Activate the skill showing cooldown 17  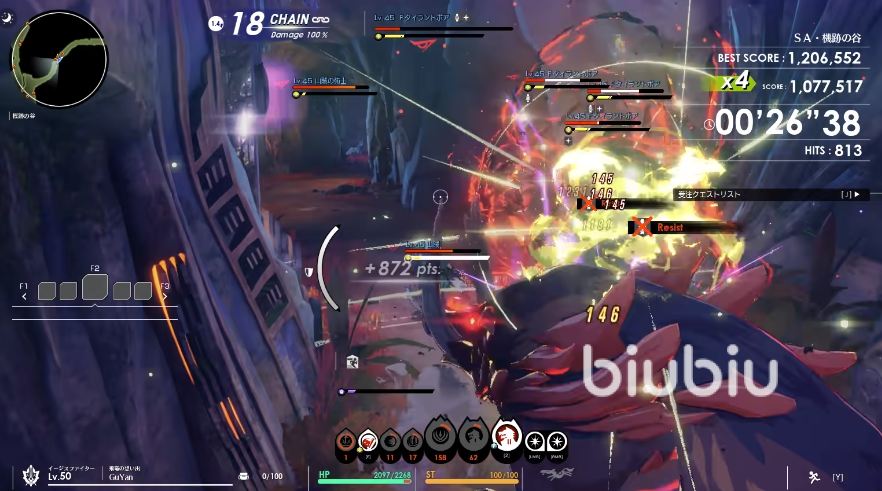[412, 440]
